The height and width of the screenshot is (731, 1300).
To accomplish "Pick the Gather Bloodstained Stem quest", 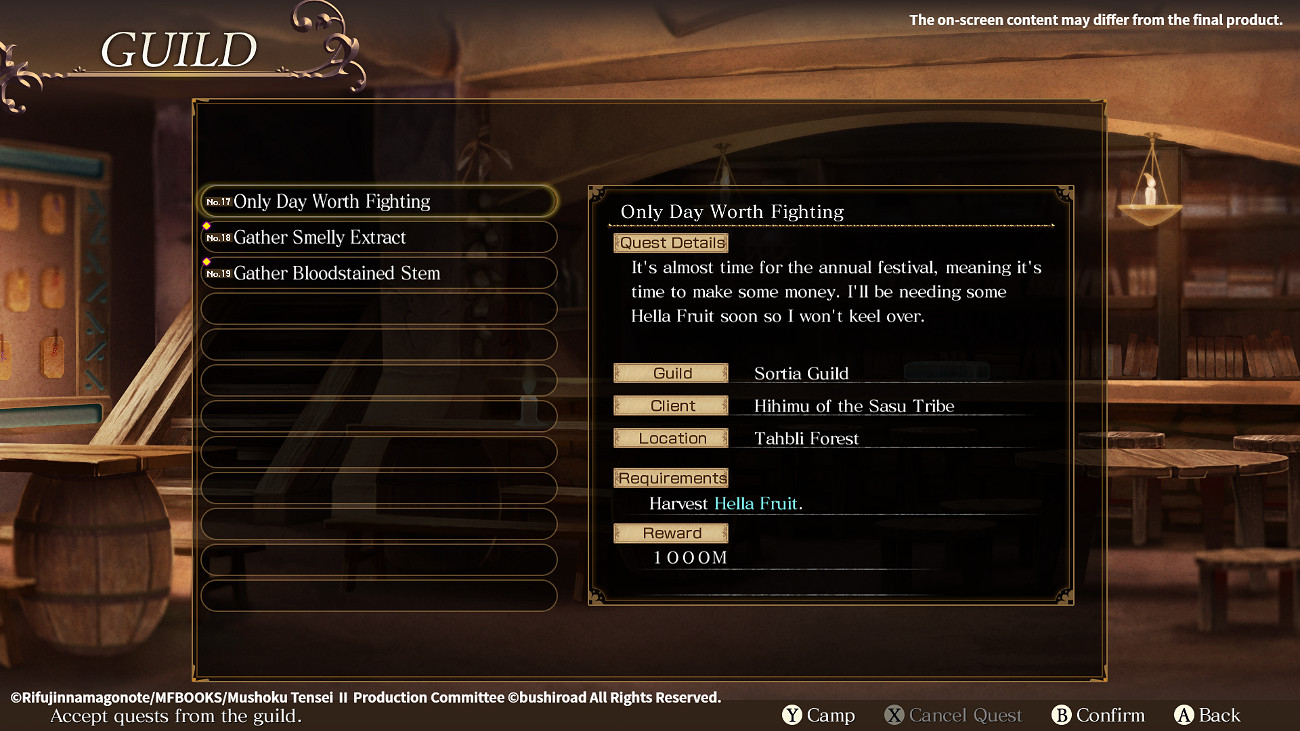I will pos(378,274).
